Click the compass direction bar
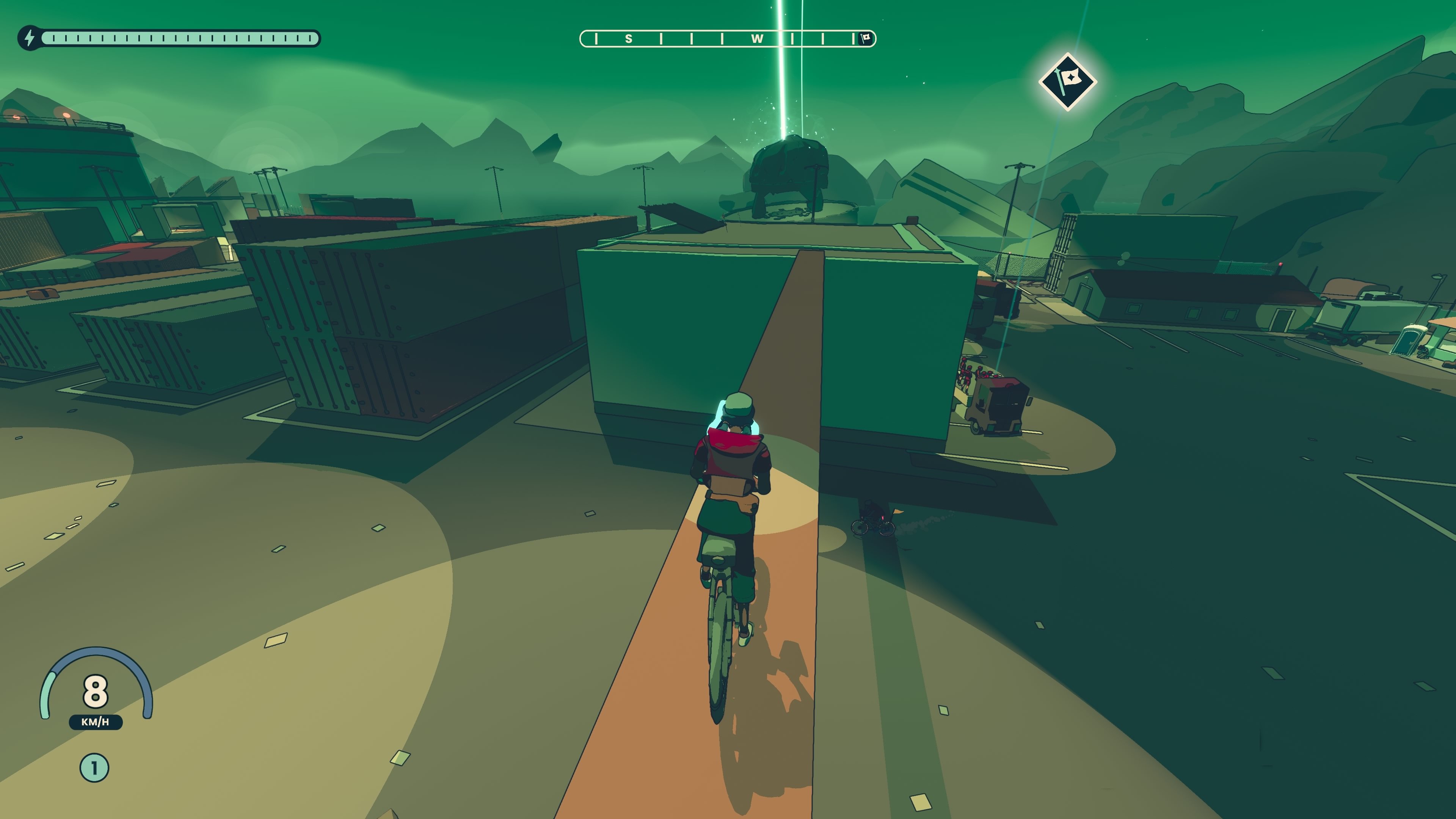The height and width of the screenshot is (819, 1456). coord(727,38)
